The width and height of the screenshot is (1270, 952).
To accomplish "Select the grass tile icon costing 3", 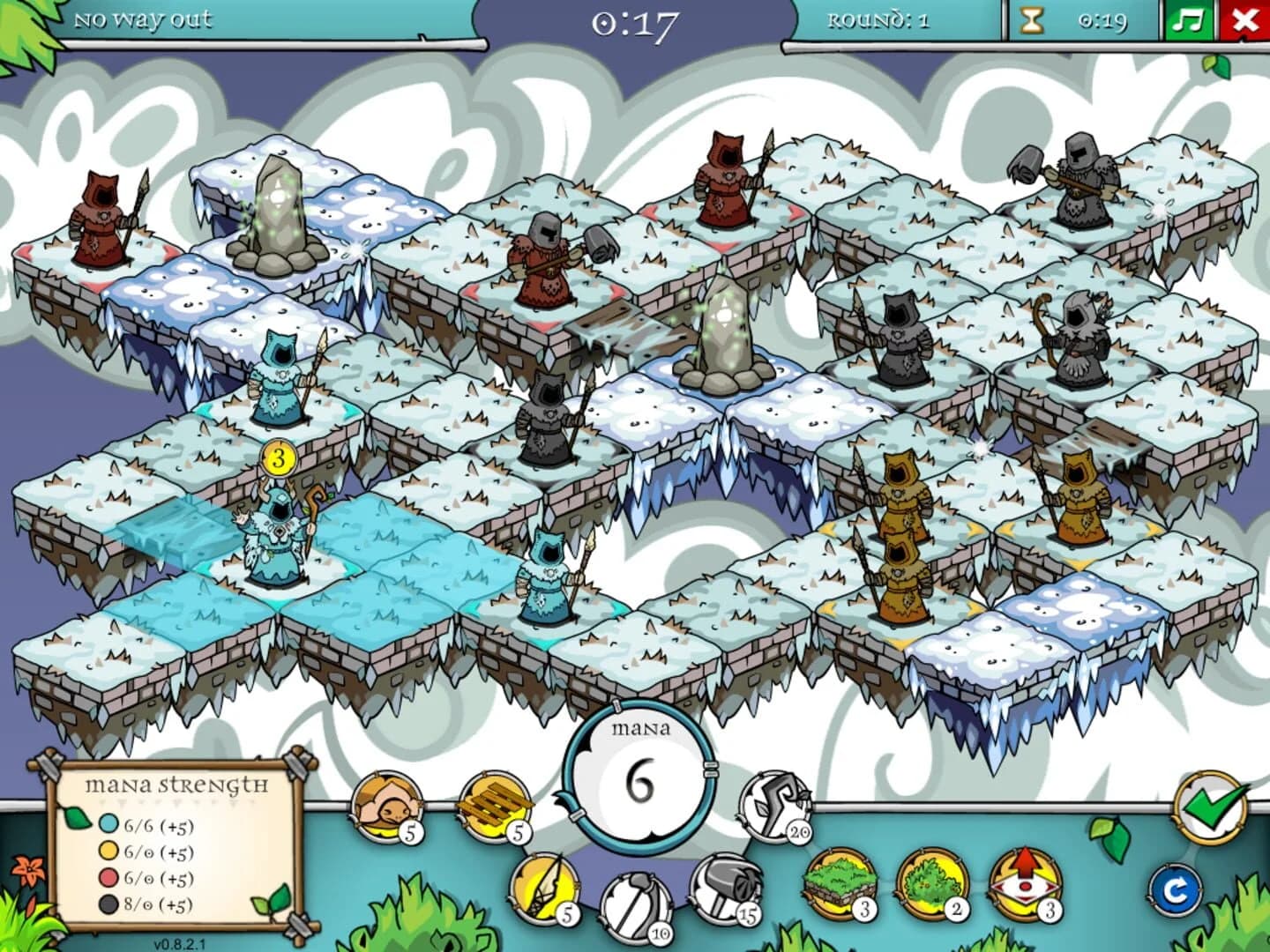I will pyautogui.click(x=840, y=881).
